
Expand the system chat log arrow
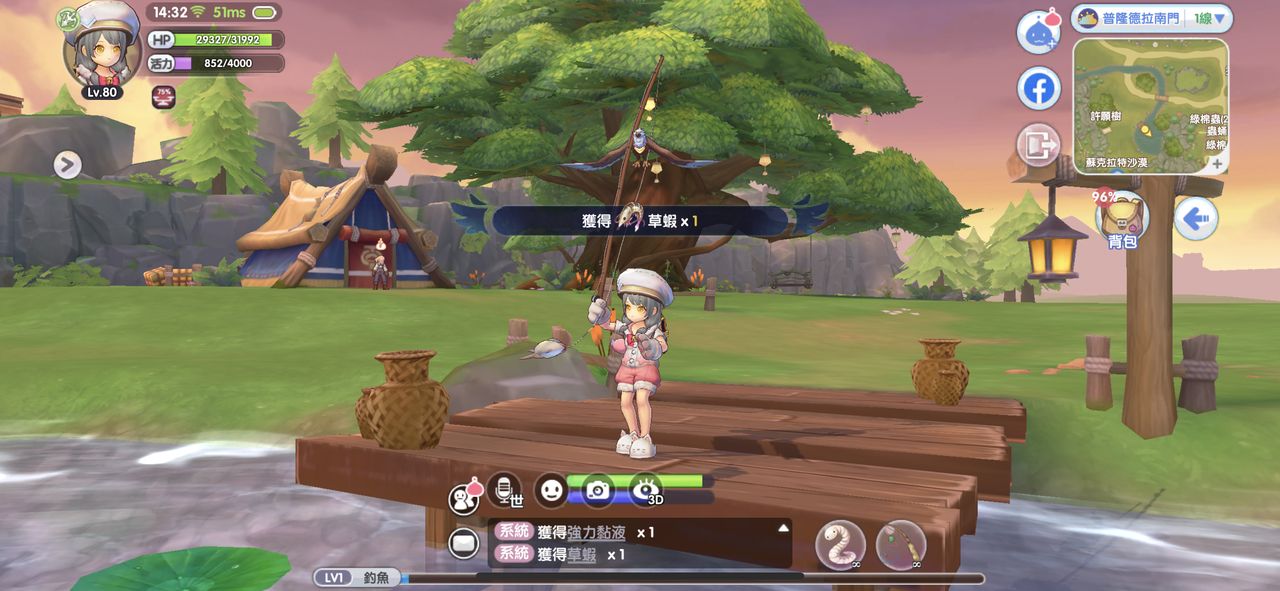click(783, 527)
